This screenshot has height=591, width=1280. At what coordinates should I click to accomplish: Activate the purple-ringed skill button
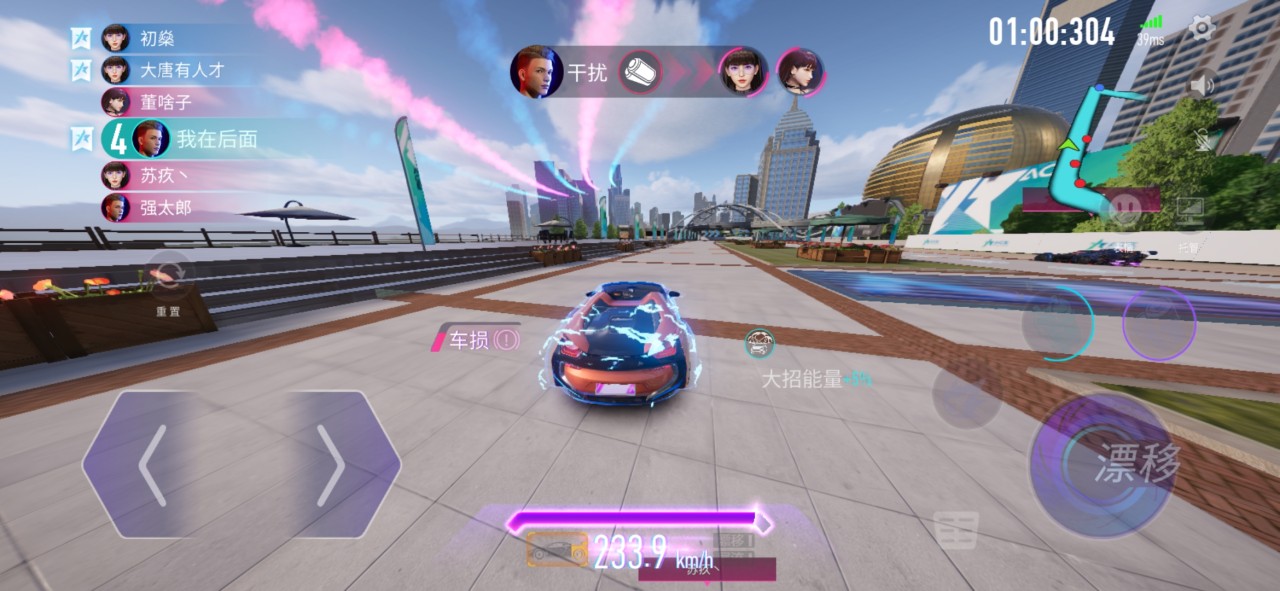click(x=1159, y=323)
